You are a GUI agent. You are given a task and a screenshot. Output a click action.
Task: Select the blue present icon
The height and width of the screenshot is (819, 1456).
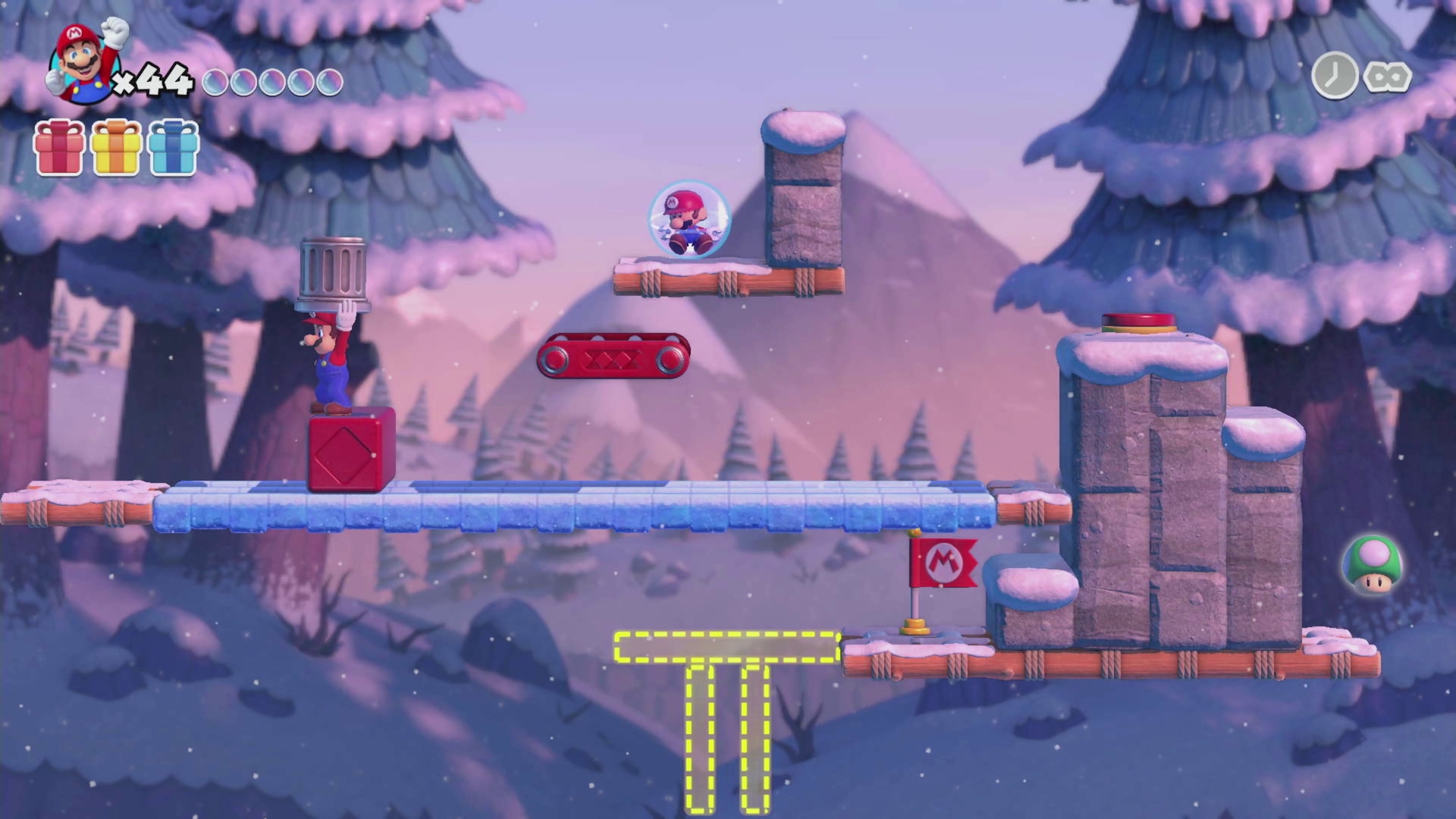[173, 149]
